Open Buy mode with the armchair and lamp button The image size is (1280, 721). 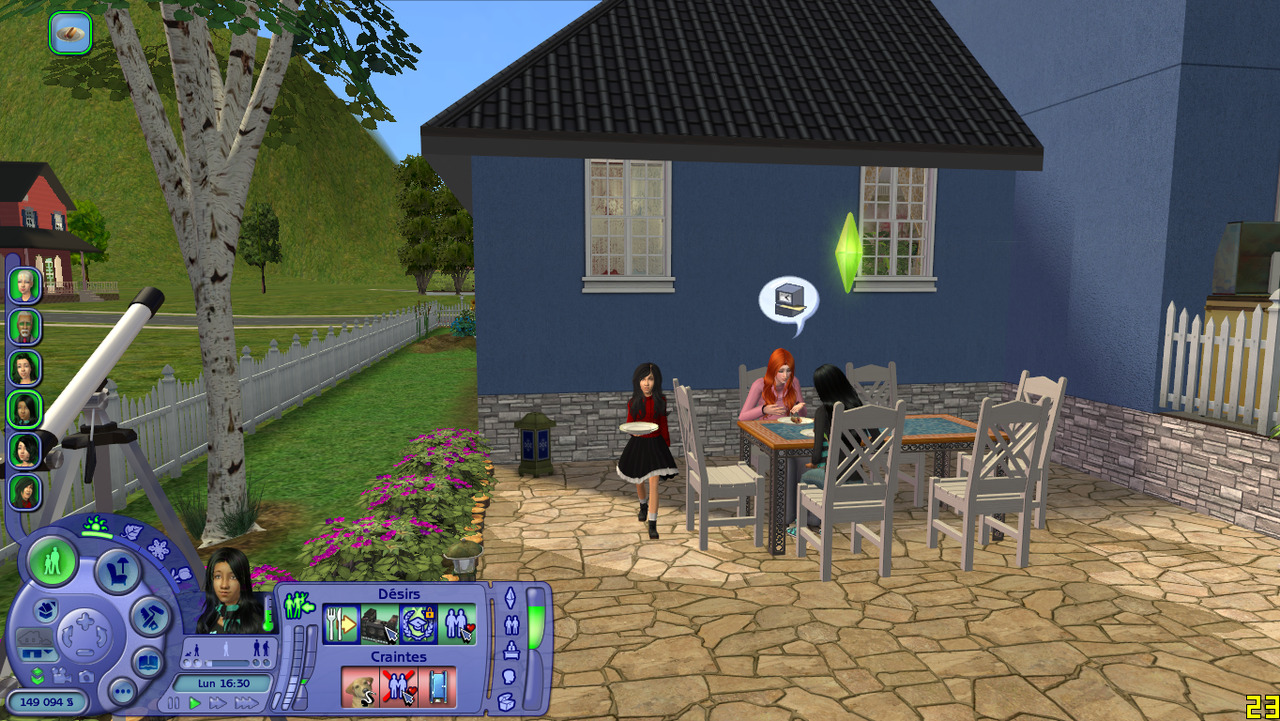coord(117,572)
